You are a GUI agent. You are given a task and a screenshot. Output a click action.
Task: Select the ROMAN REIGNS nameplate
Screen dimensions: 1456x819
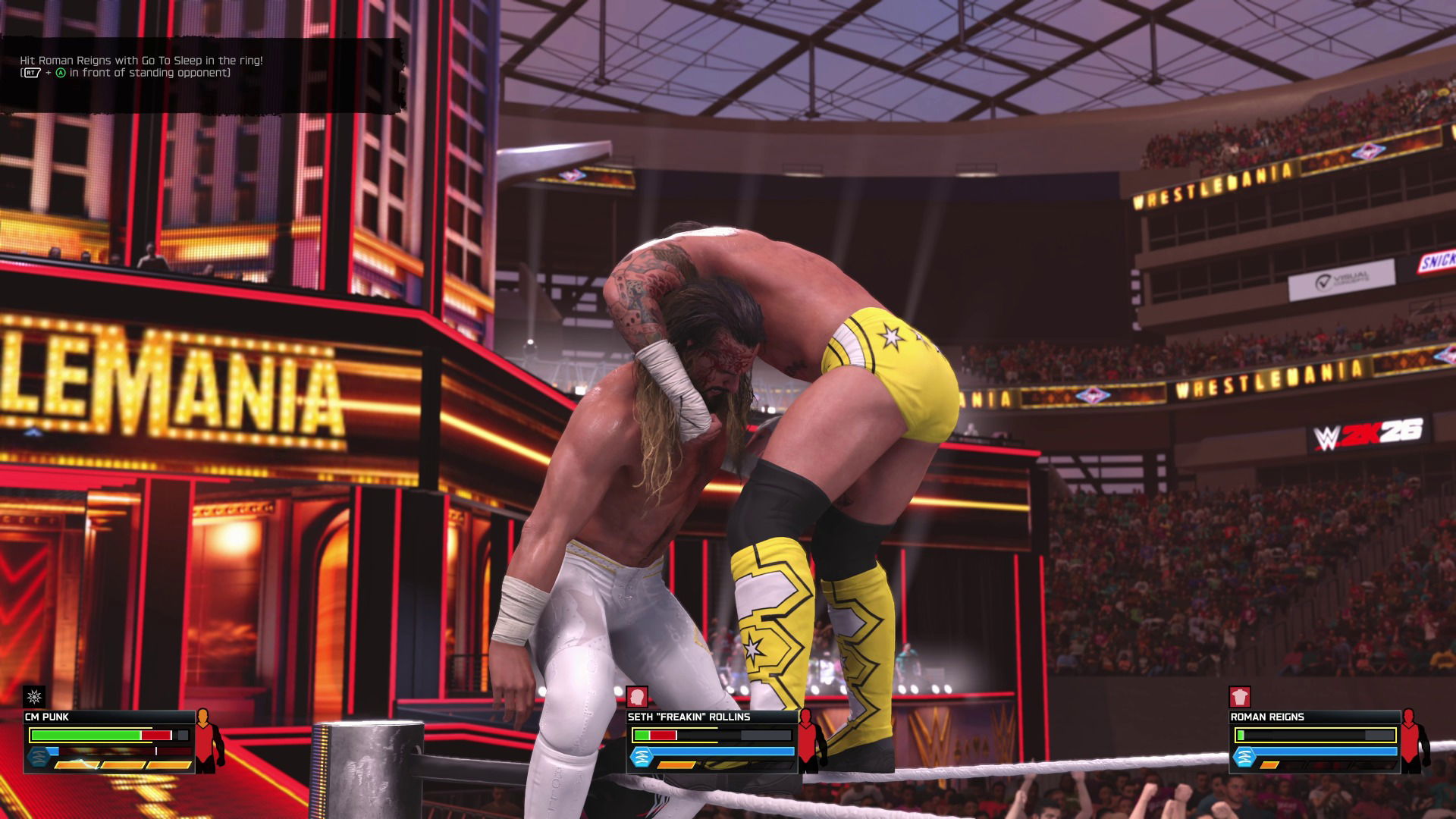click(x=1267, y=717)
